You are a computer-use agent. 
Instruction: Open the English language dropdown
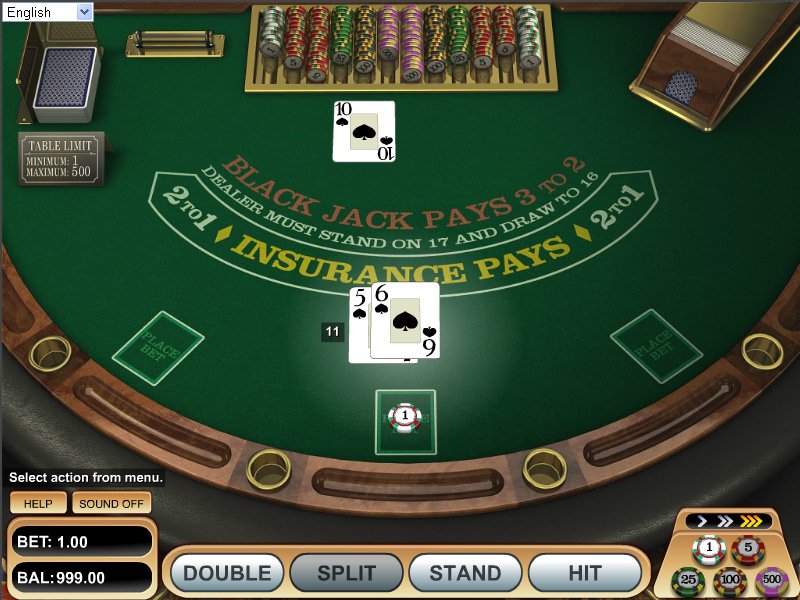[47, 12]
